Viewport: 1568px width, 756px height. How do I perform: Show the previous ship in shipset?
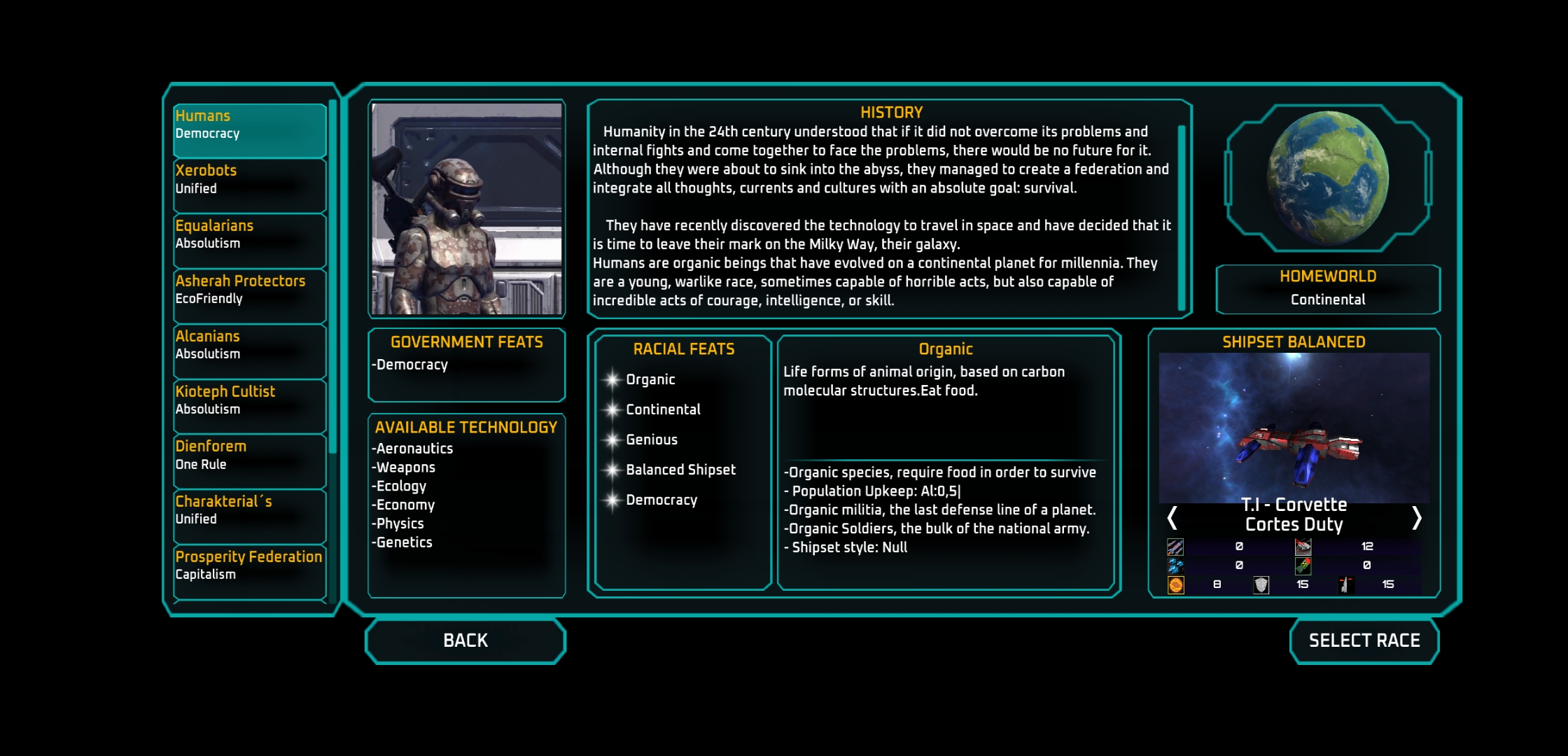[x=1172, y=518]
